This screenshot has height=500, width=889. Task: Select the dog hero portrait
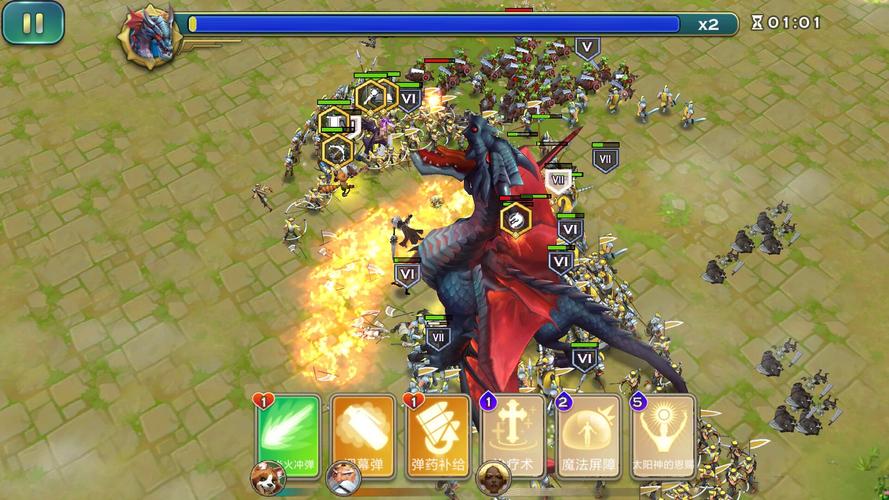click(x=267, y=477)
